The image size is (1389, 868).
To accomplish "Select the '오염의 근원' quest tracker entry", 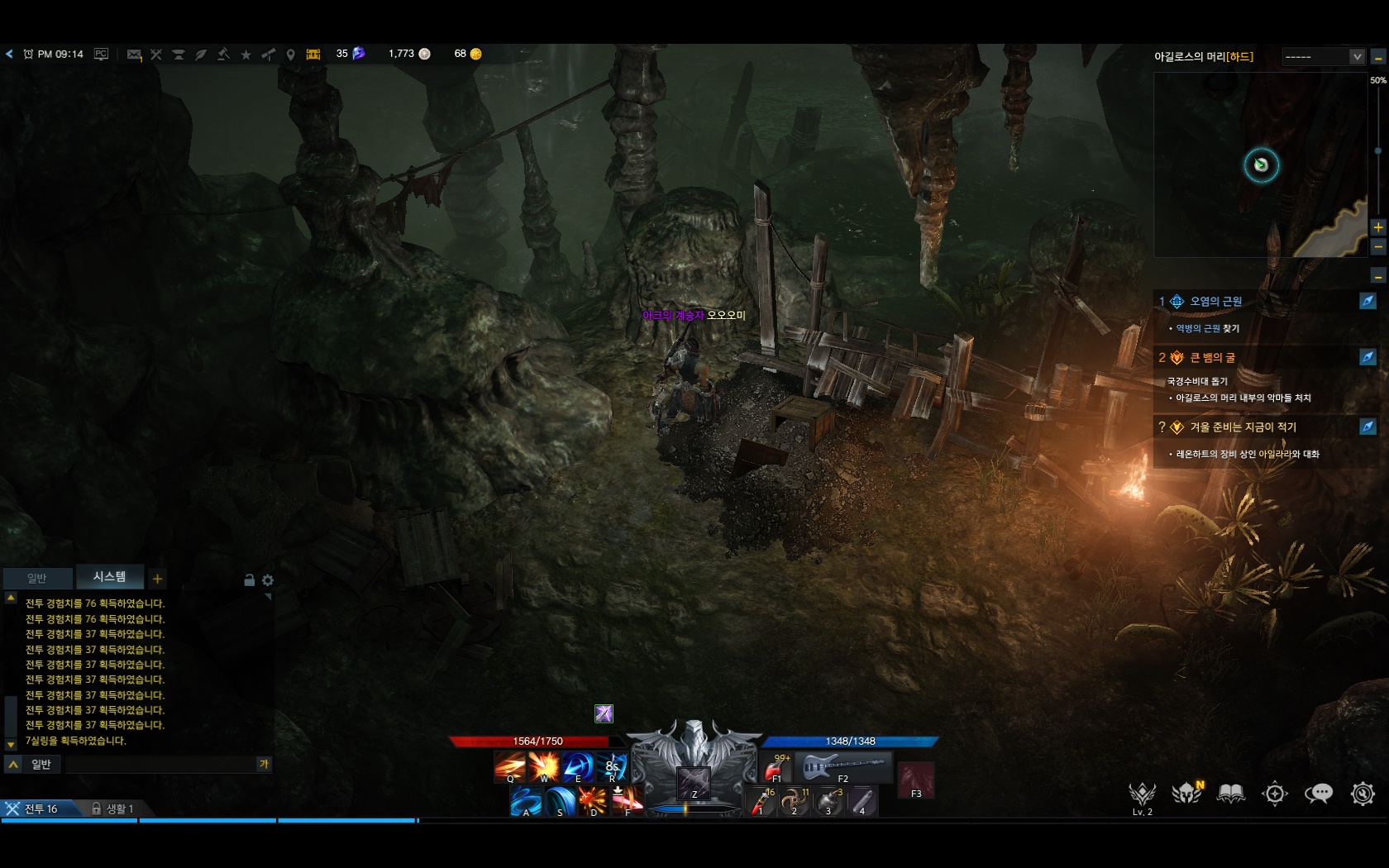I will (1215, 302).
